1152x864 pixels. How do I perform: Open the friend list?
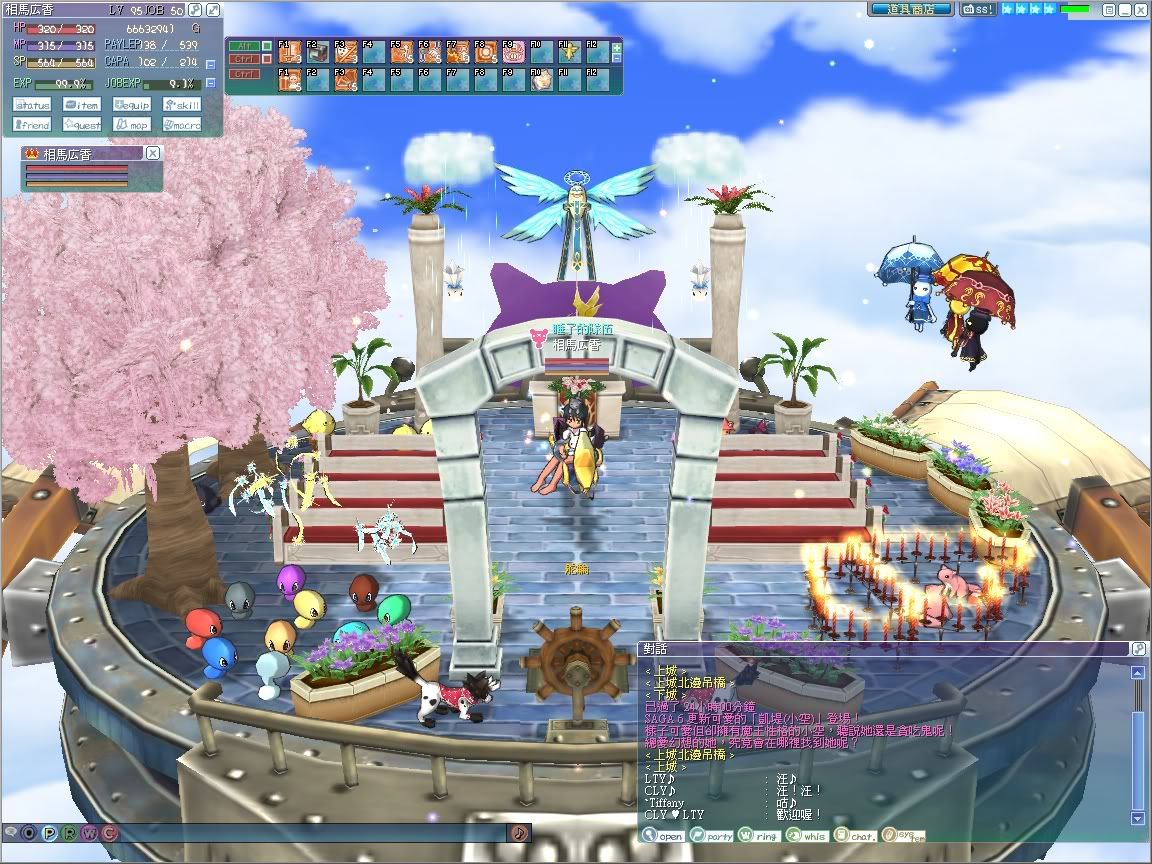(33, 125)
